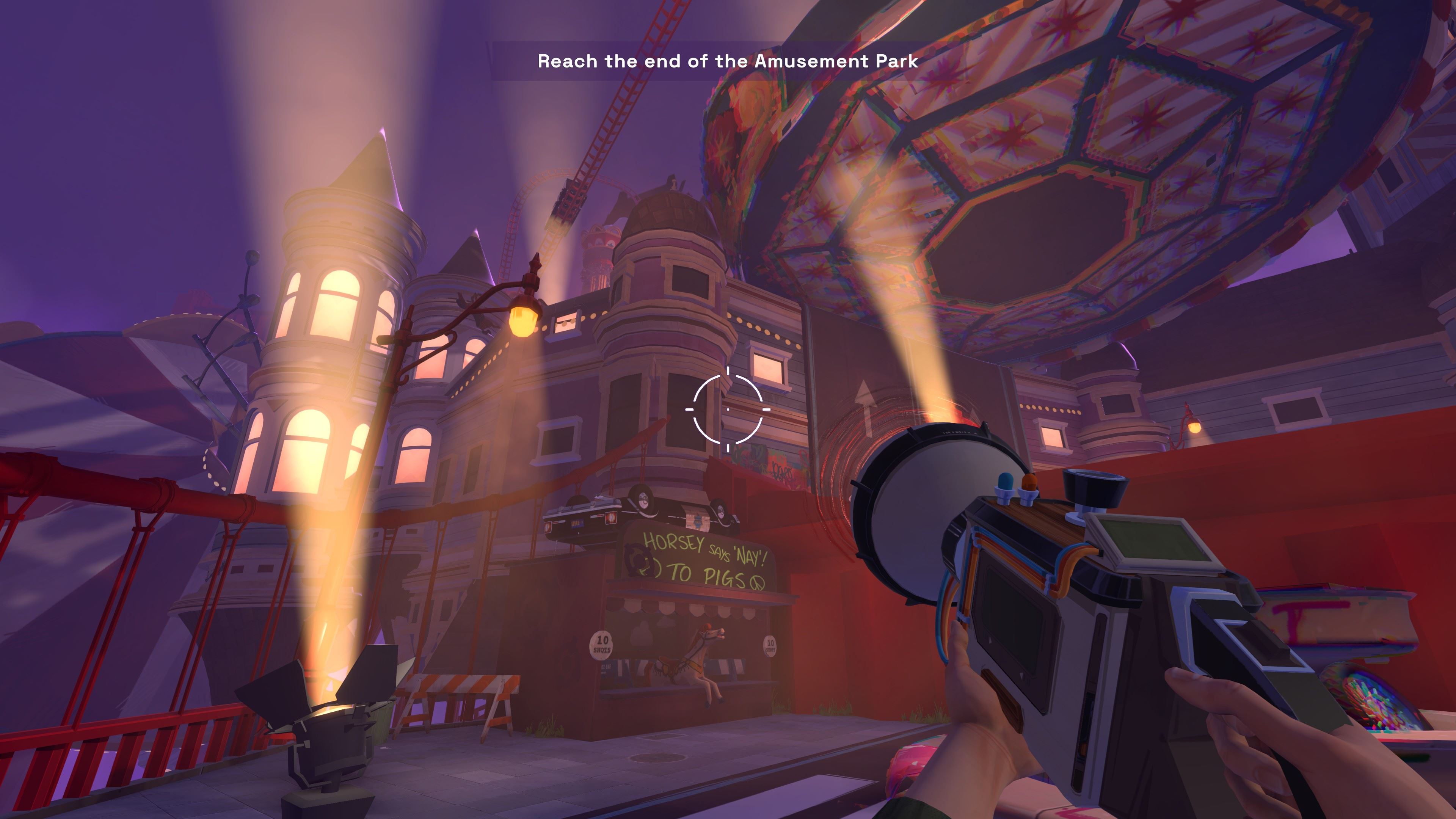The image size is (1456, 819).
Task: Select the 'Reach the end of the Amusement Park' objective banner
Action: [x=728, y=61]
